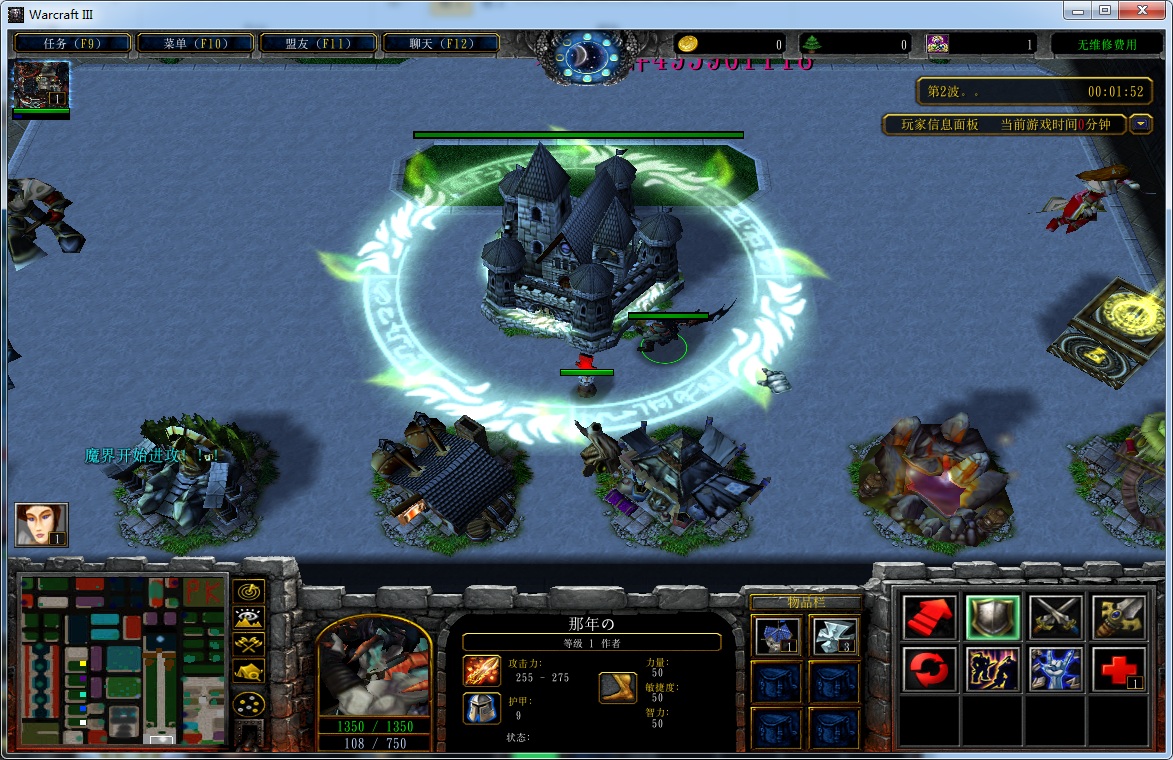Collapse the 玩家信息面板 board with its arrow
Screen dimensions: 1173x760
(x=1141, y=124)
